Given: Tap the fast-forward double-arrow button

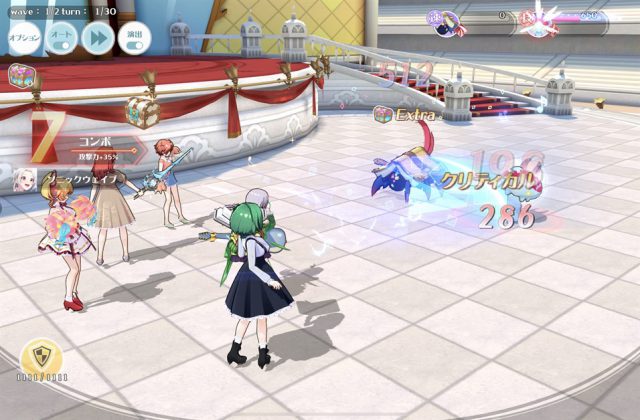Looking at the screenshot, I should coord(98,37).
